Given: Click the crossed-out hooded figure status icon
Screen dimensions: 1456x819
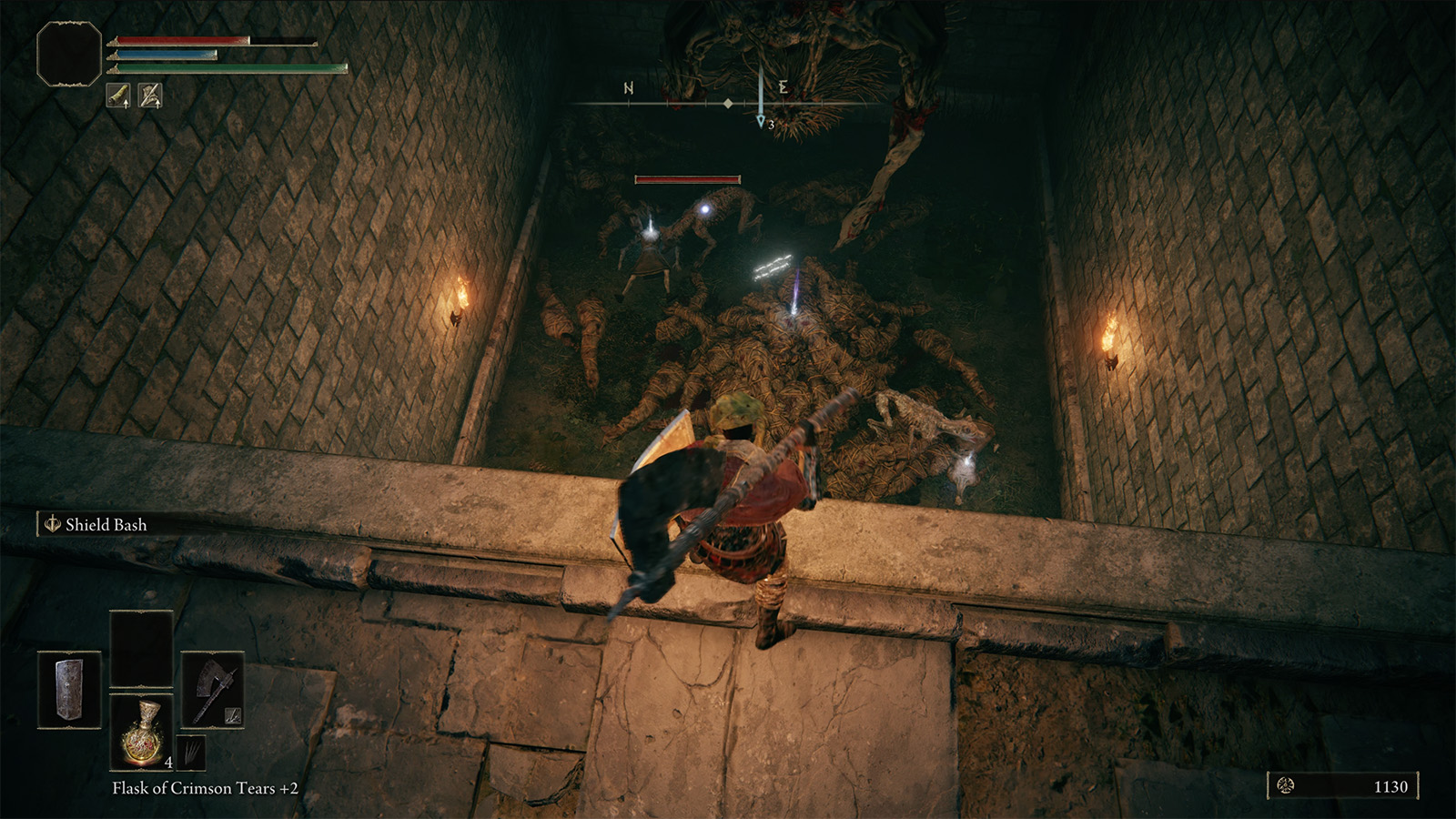Looking at the screenshot, I should (x=150, y=95).
